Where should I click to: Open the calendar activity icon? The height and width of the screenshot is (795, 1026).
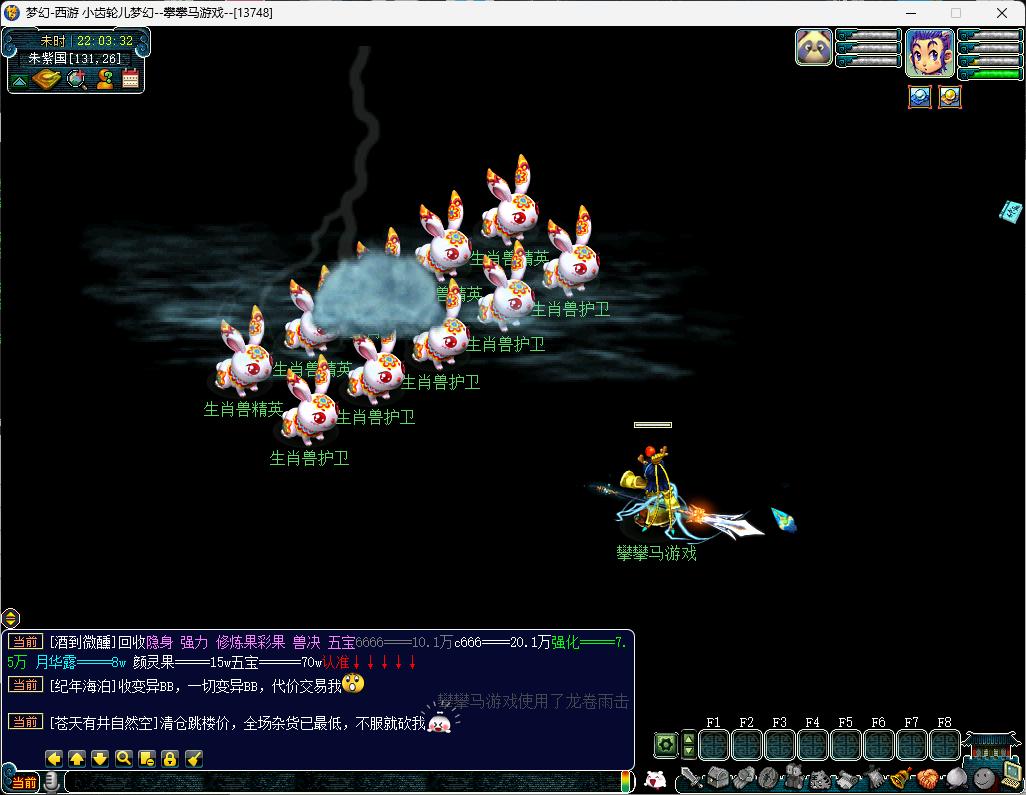130,79
